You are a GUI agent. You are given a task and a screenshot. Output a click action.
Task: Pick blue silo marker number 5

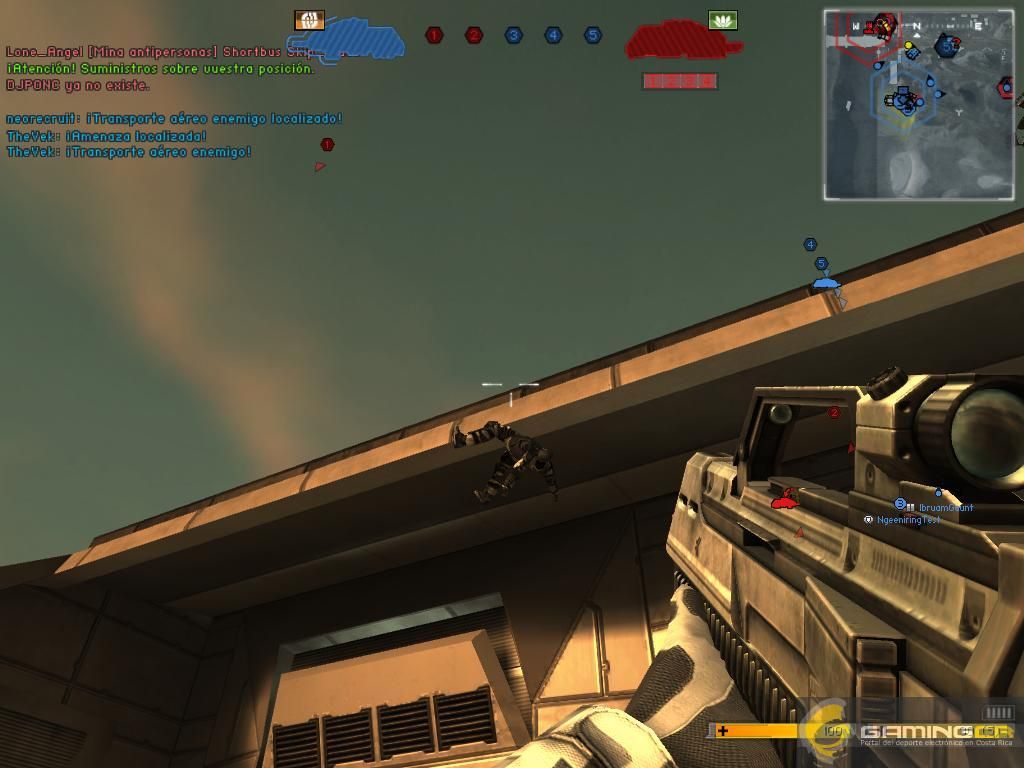point(593,35)
